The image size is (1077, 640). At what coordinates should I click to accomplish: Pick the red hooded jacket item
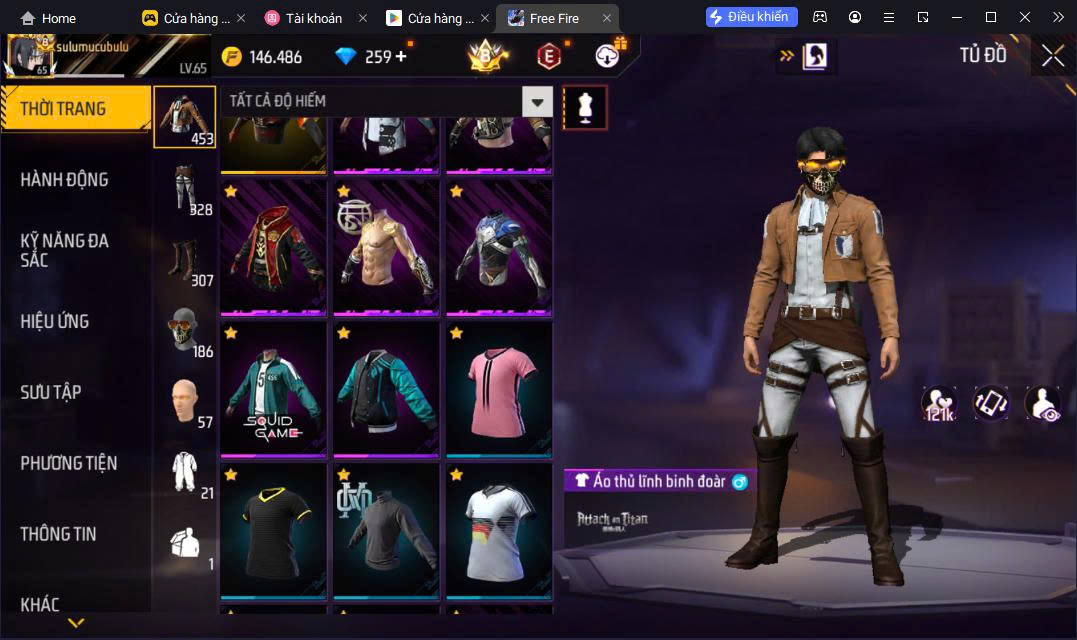pyautogui.click(x=273, y=247)
